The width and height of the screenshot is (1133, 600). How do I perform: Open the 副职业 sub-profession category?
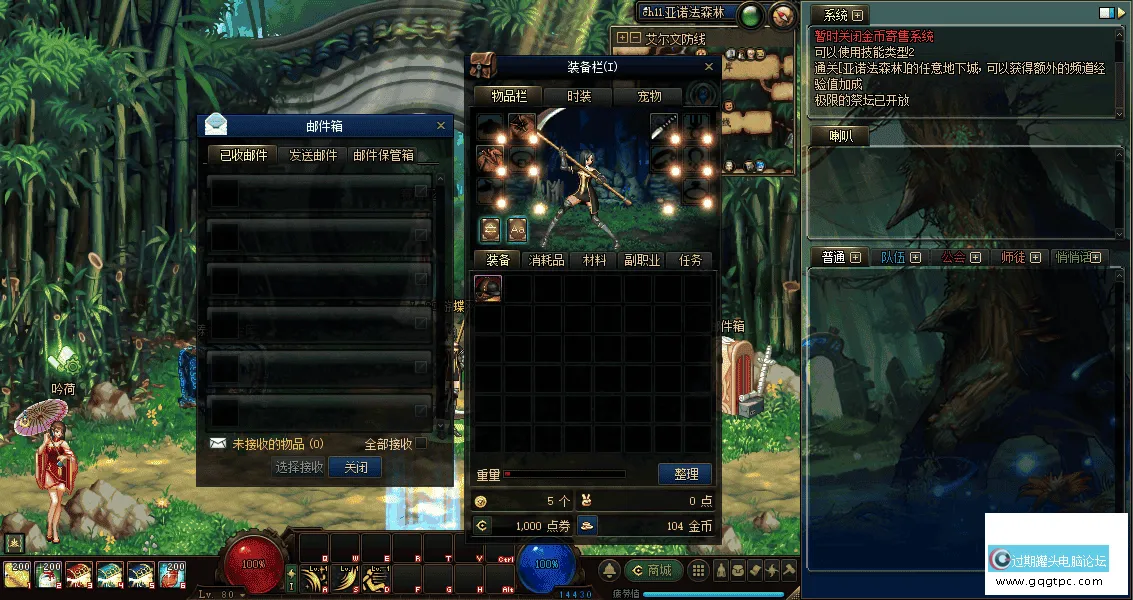click(642, 260)
